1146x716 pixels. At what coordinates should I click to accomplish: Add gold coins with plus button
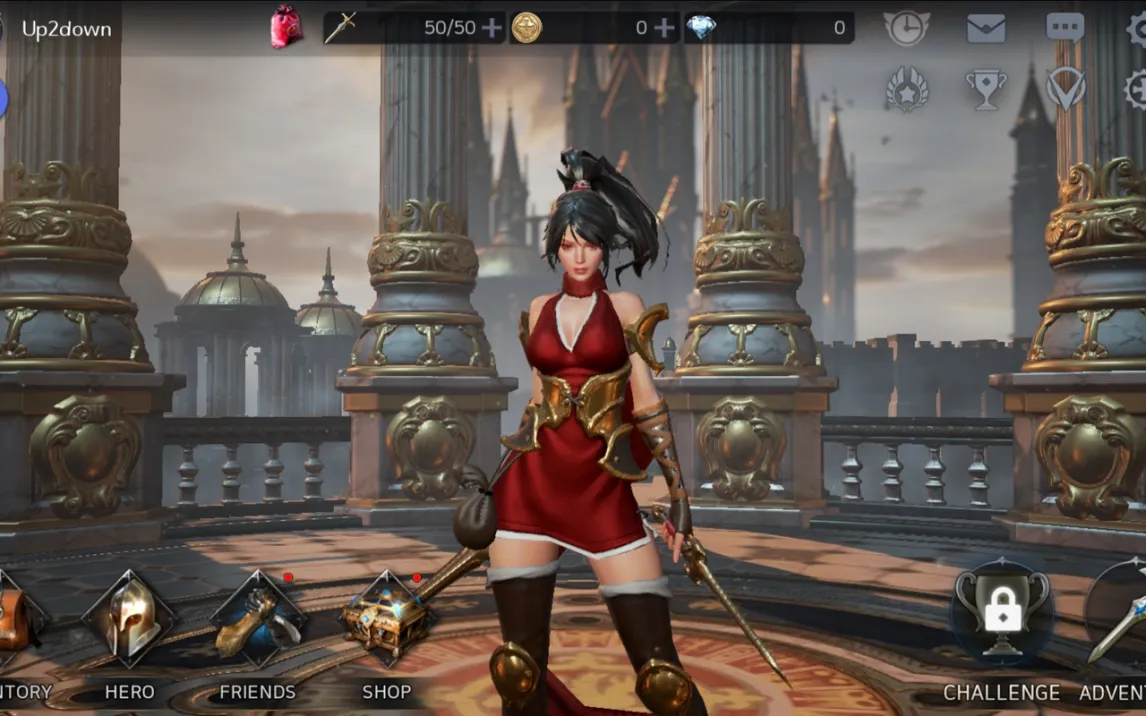(664, 28)
